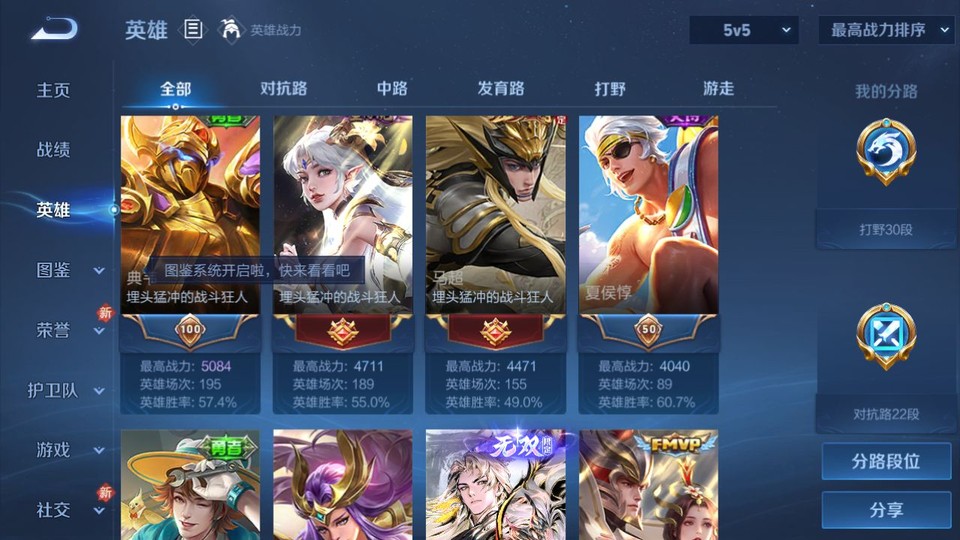960x540 pixels.
Task: Switch to the 中路 tab
Action: coord(392,88)
